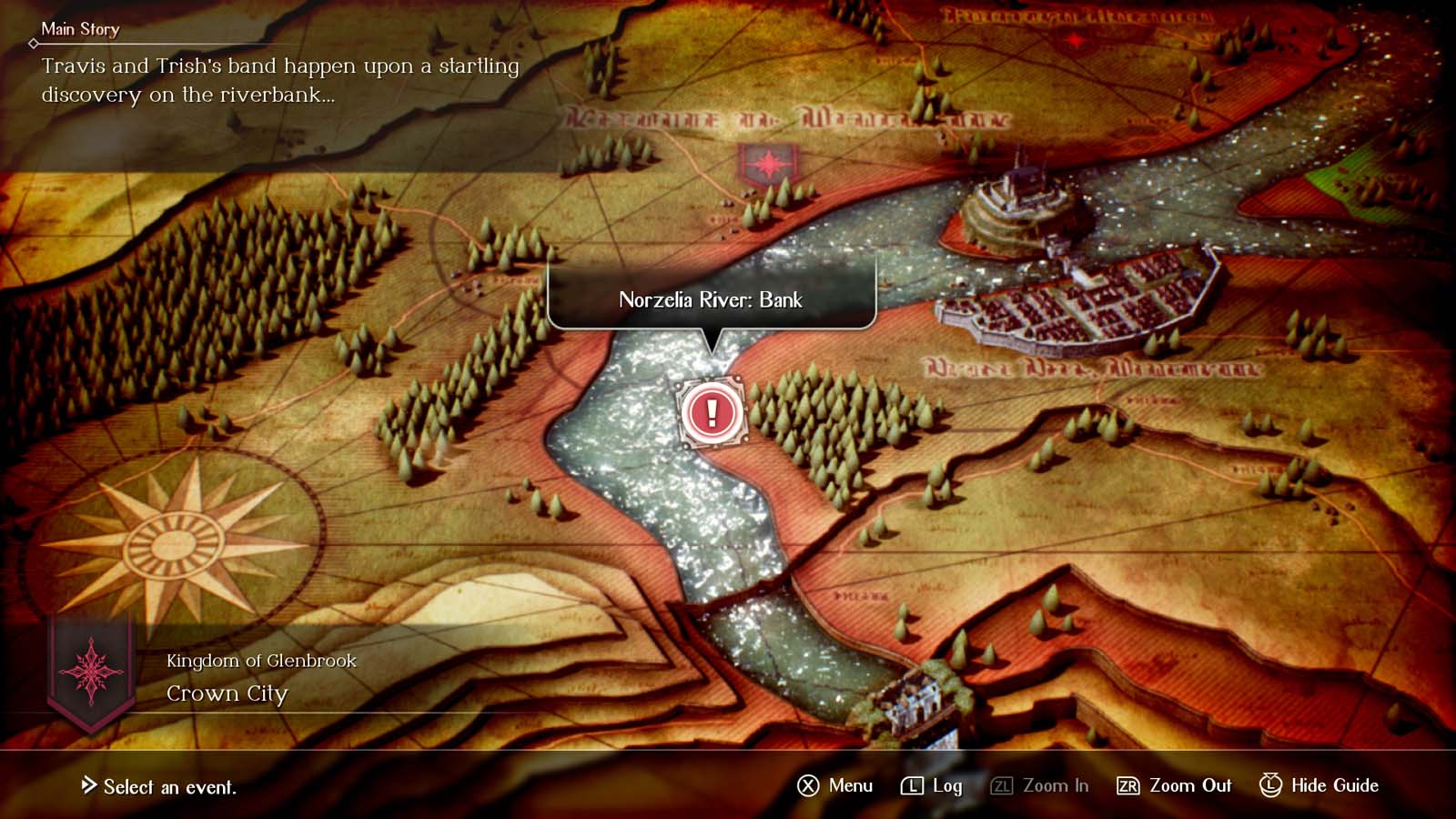Open the story Log

(x=932, y=785)
